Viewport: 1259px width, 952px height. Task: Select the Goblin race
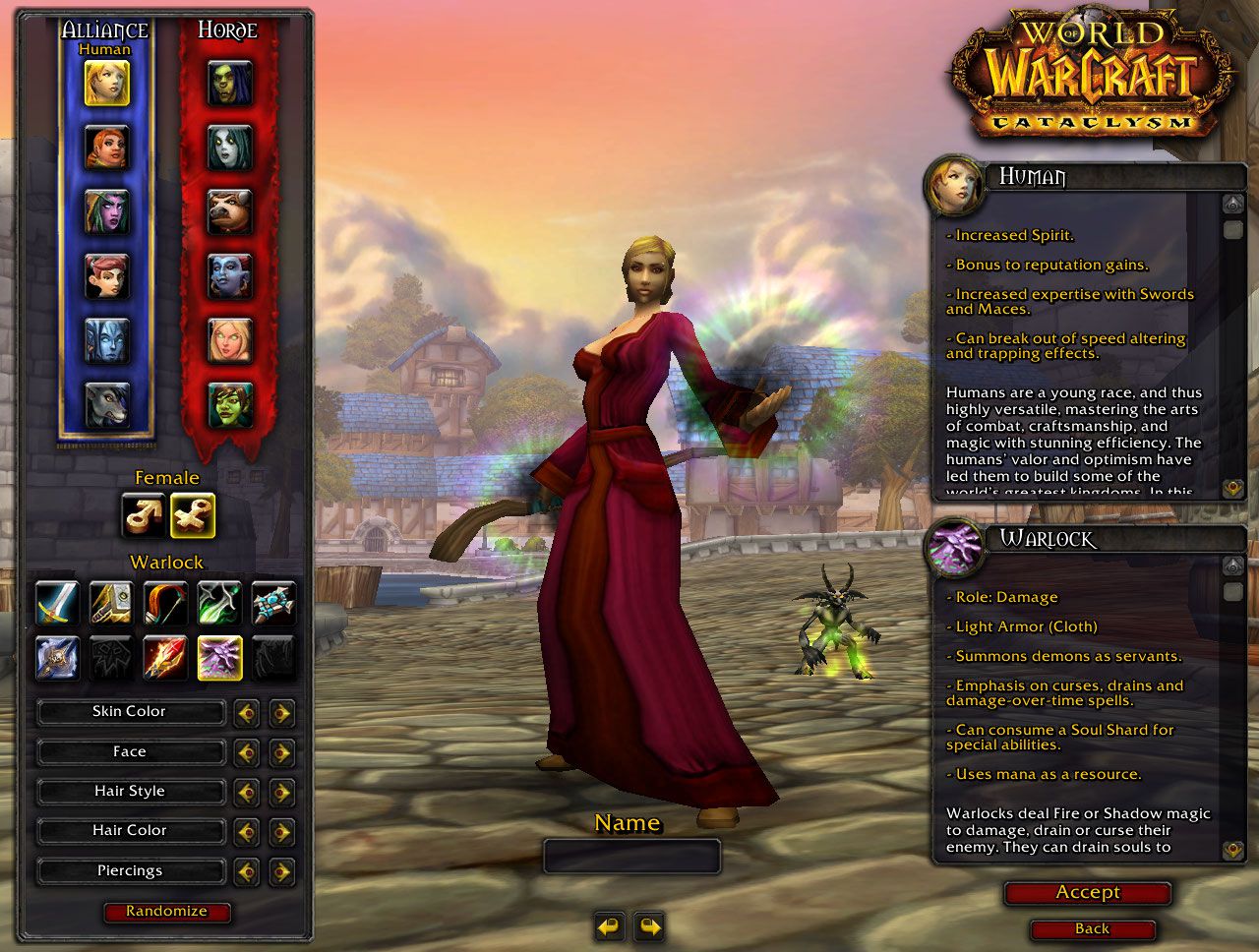229,403
